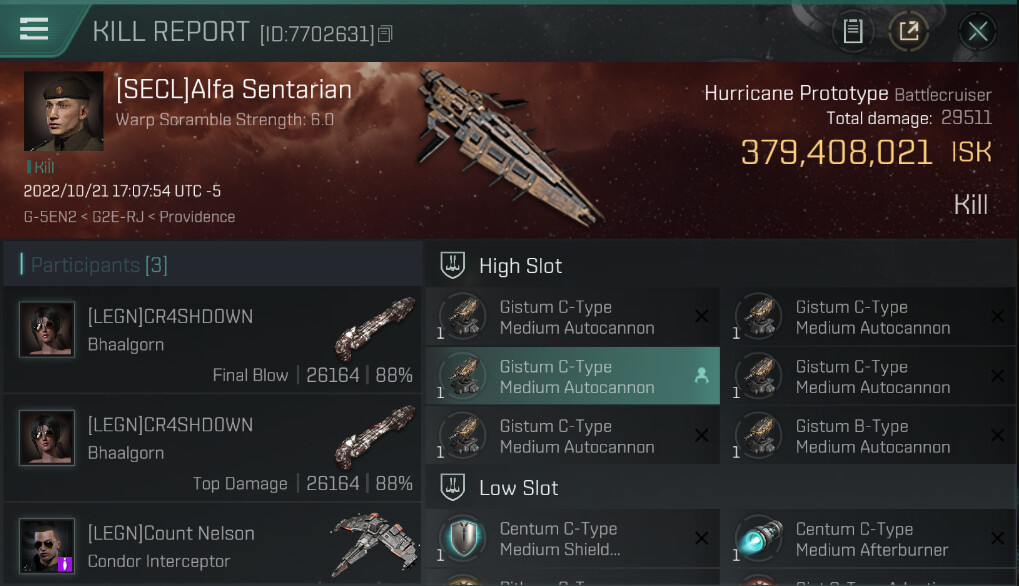The height and width of the screenshot is (586, 1019).
Task: Open Count Nelson's Condor Interceptor entry
Action: coord(212,546)
